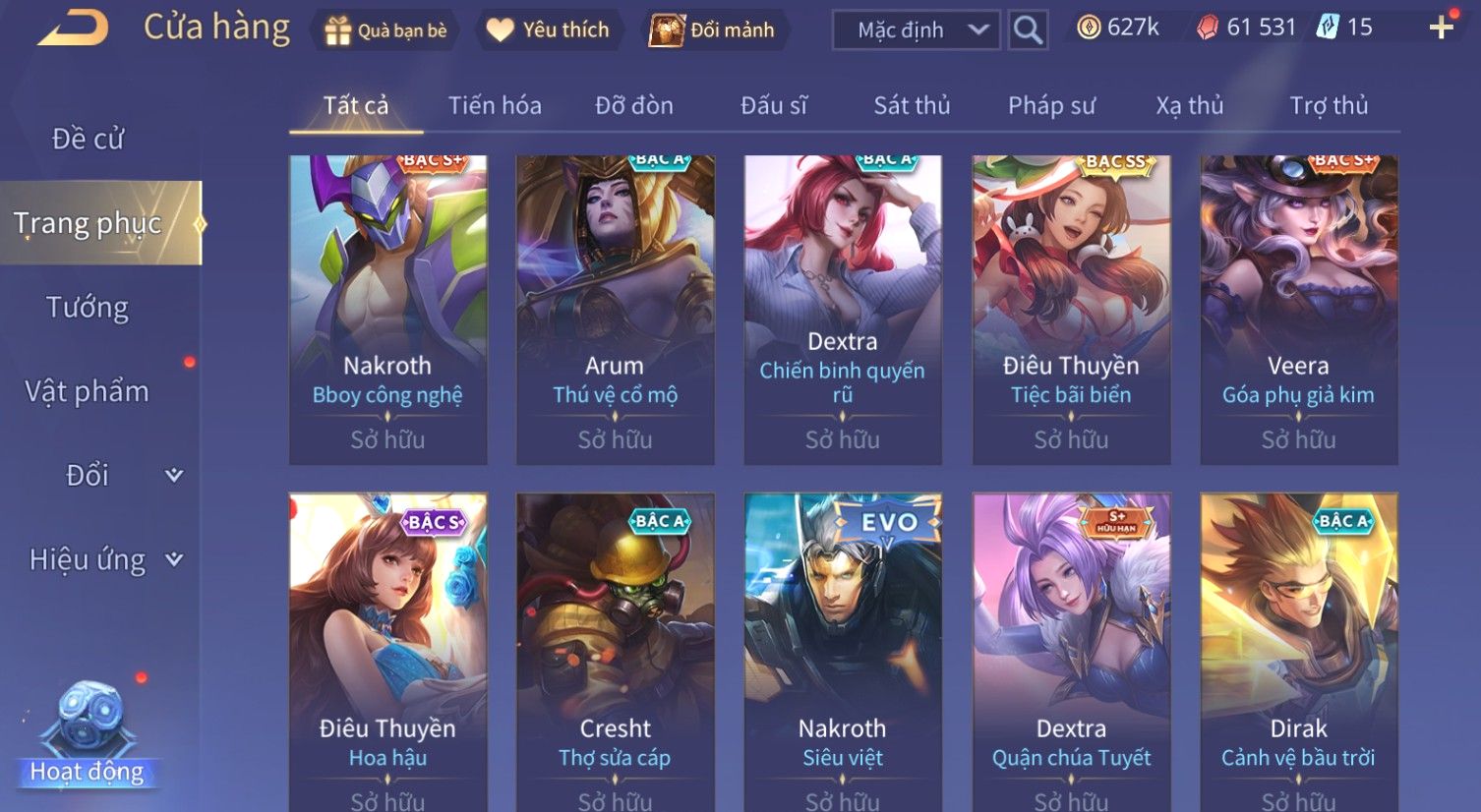Pick the Cresht Thợ sửa cáp skin
Screen dimensions: 1481x812
click(x=615, y=649)
